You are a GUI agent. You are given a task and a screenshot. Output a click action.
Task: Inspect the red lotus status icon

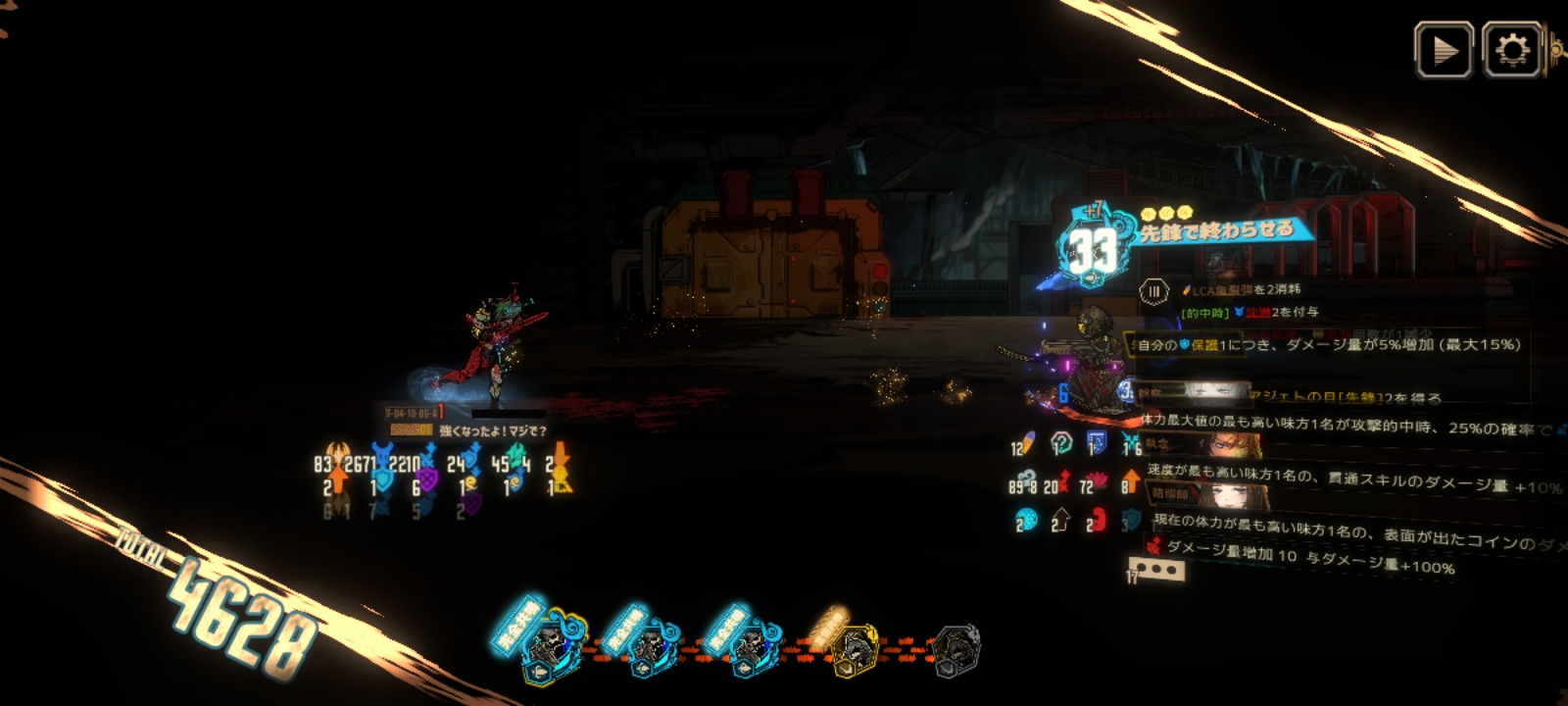pyautogui.click(x=1096, y=483)
